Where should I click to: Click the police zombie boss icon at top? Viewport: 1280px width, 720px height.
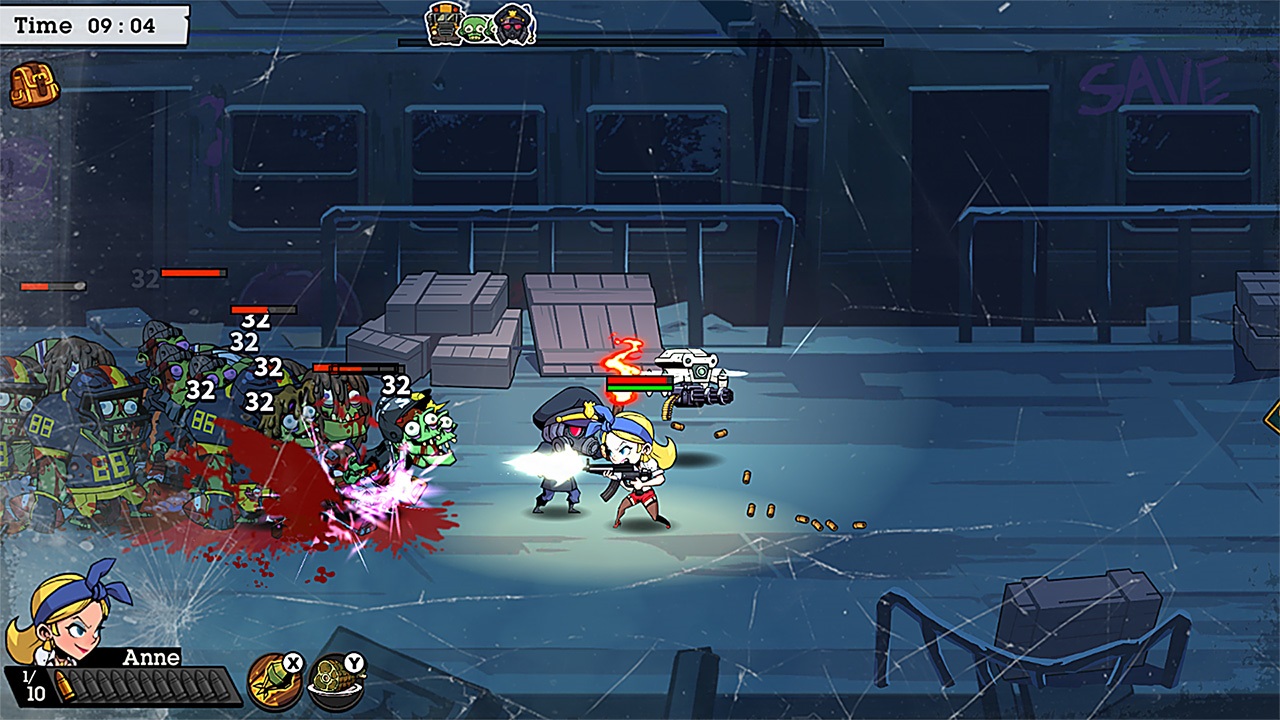[x=512, y=27]
